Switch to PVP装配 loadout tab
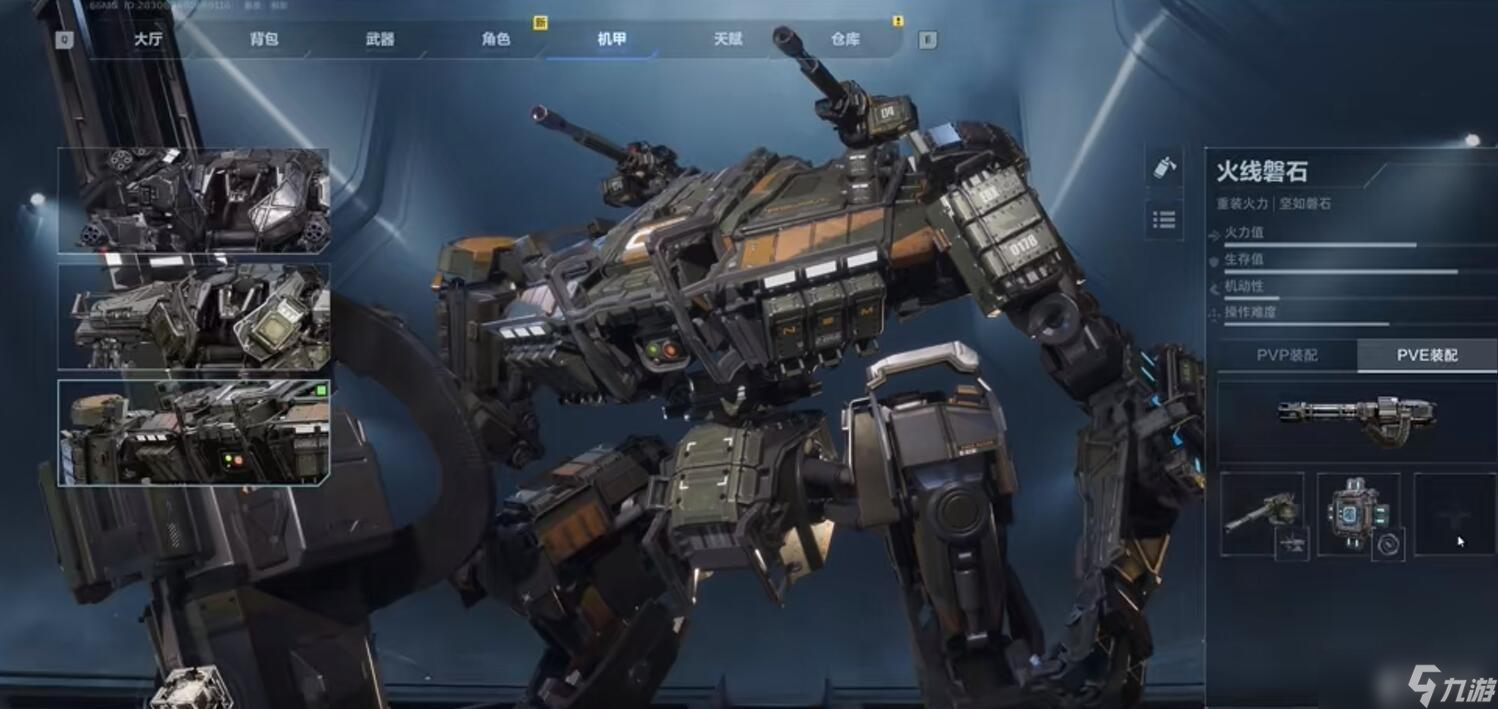 (x=1287, y=355)
